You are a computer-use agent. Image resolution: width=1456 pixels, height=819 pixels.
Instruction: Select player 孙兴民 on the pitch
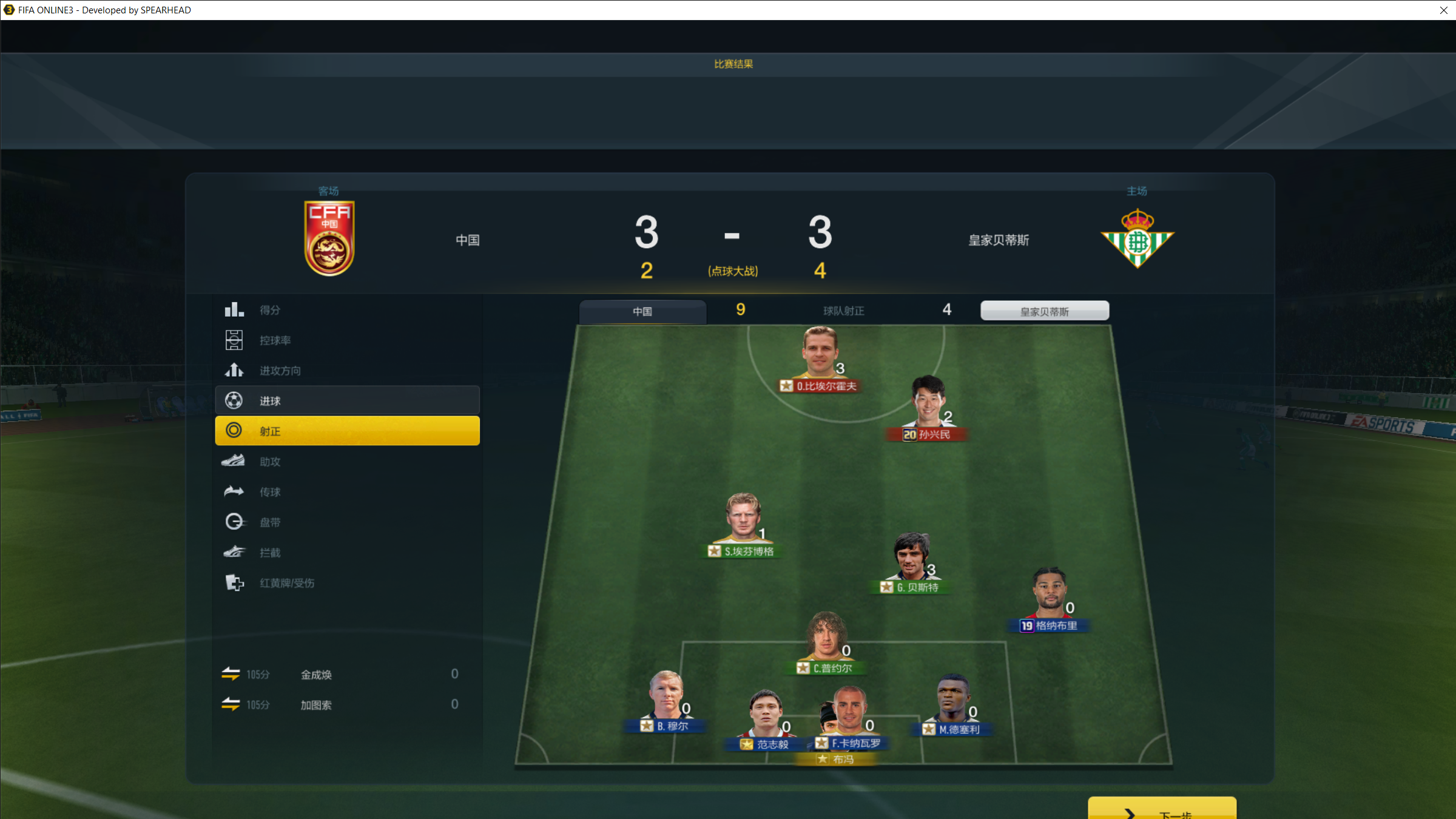(928, 406)
